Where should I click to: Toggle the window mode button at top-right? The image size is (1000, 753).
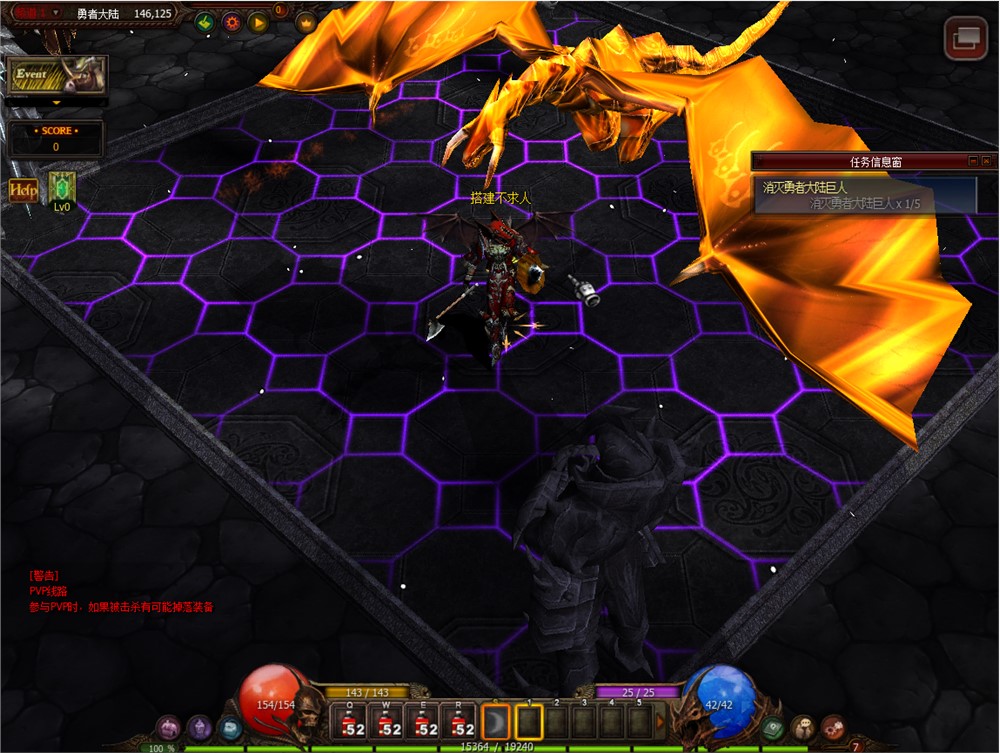pos(966,39)
